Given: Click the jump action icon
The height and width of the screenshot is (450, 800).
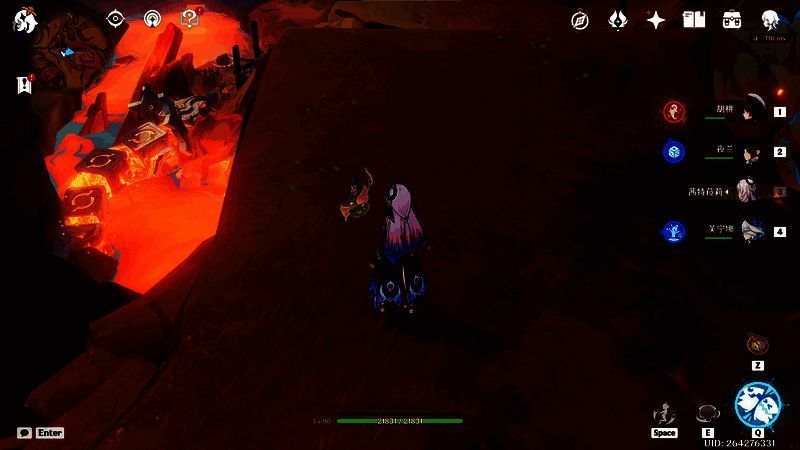Looking at the screenshot, I should (x=663, y=413).
